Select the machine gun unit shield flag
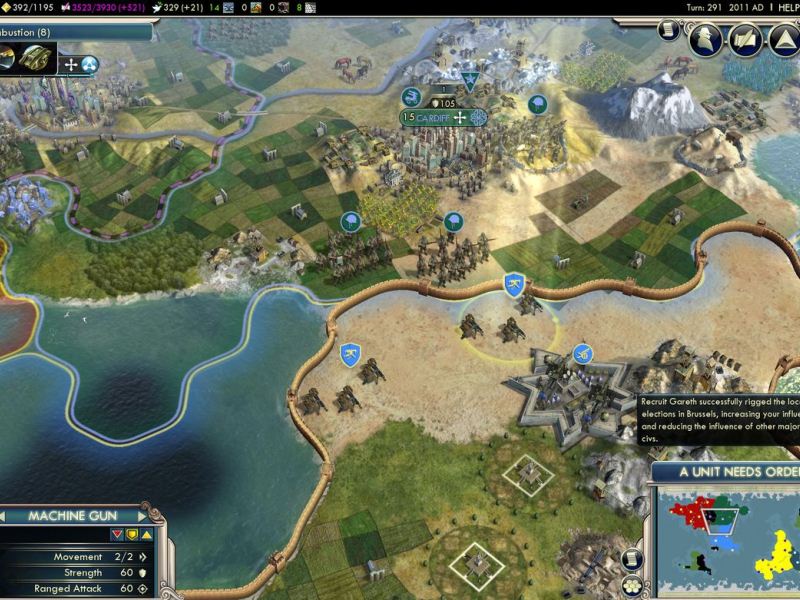This screenshot has width=800, height=600. 514,284
